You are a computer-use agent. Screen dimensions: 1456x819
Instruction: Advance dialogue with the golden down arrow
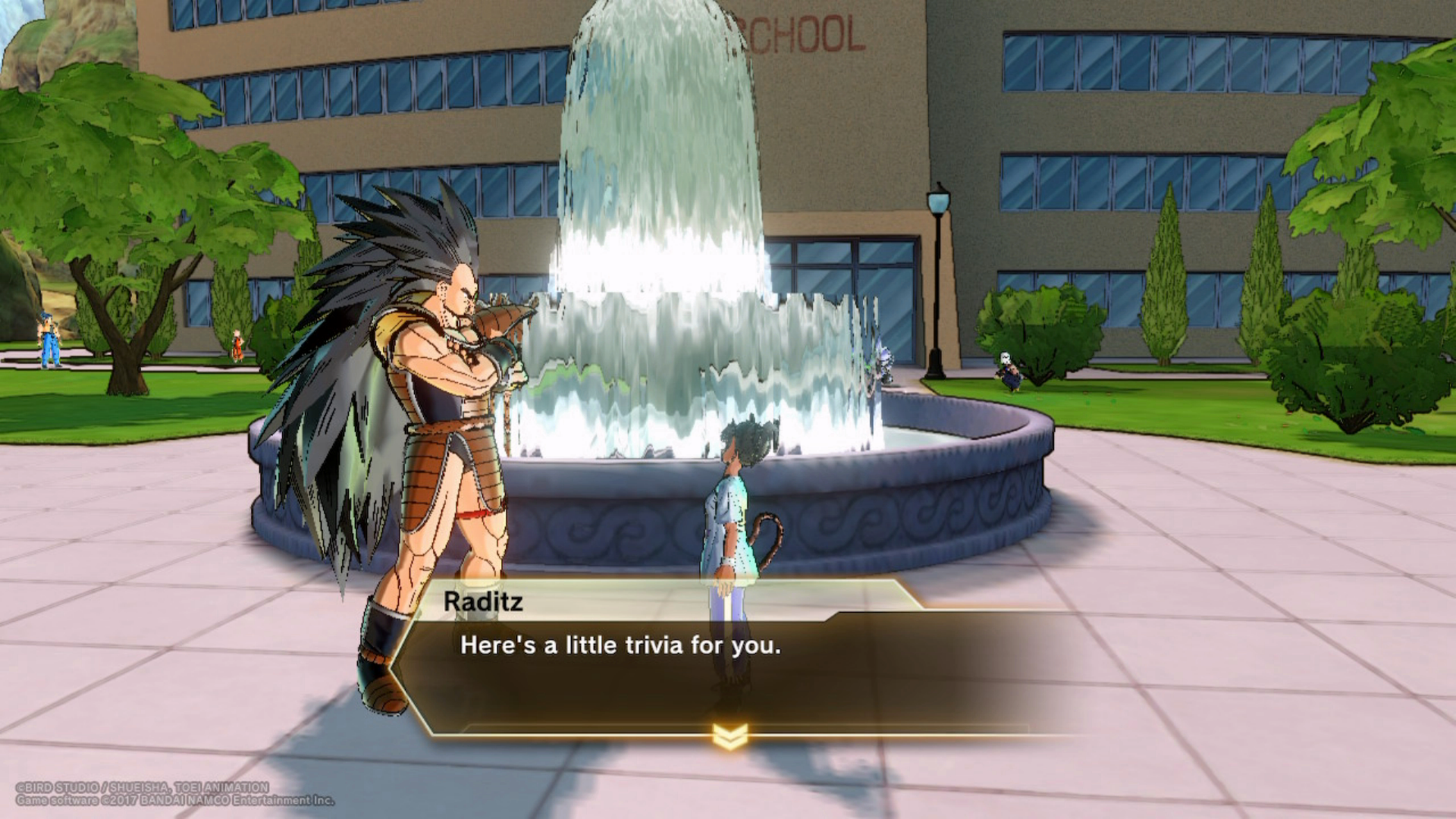(730, 735)
